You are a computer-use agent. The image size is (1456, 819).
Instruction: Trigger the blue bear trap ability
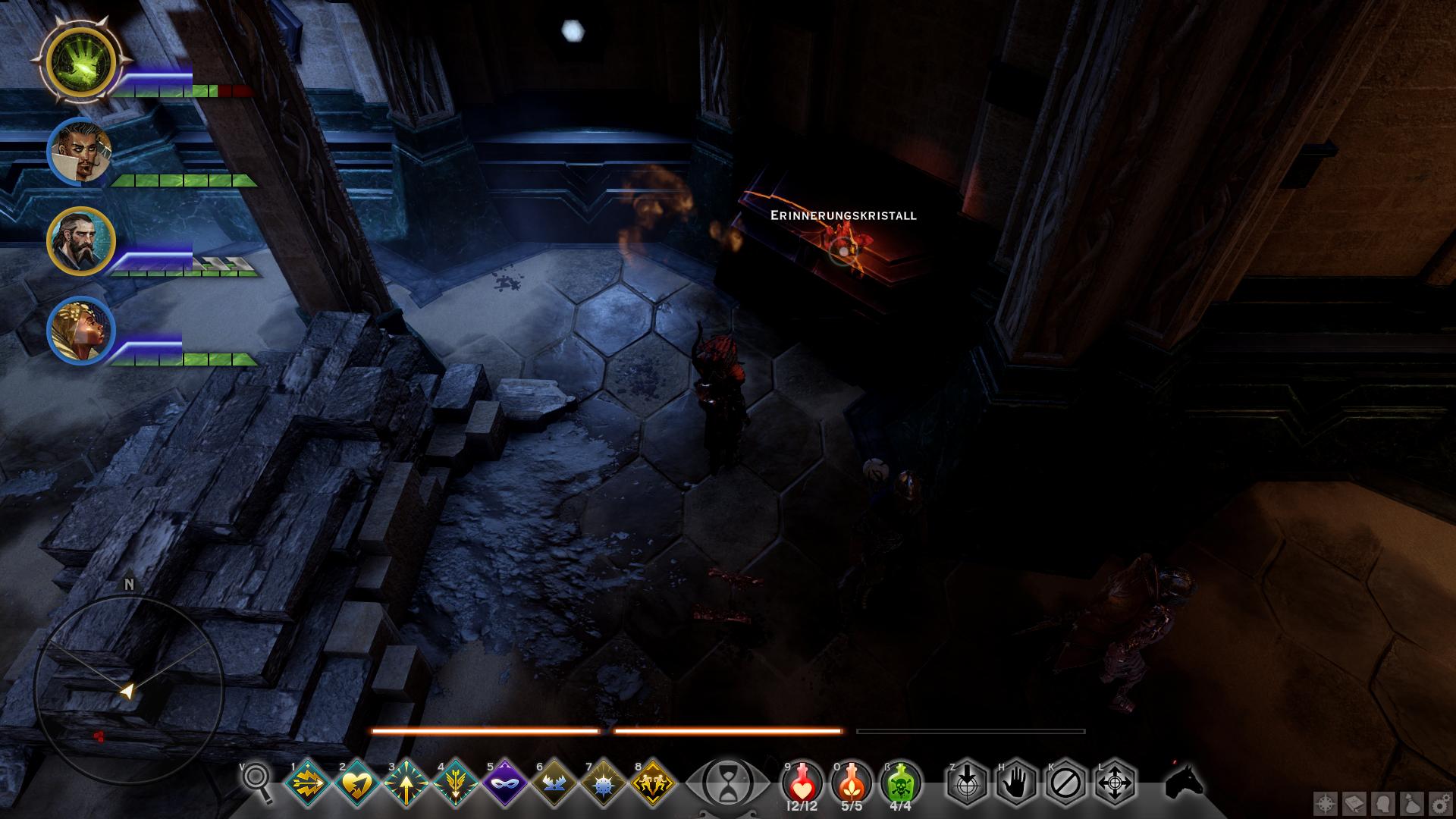pos(554,783)
